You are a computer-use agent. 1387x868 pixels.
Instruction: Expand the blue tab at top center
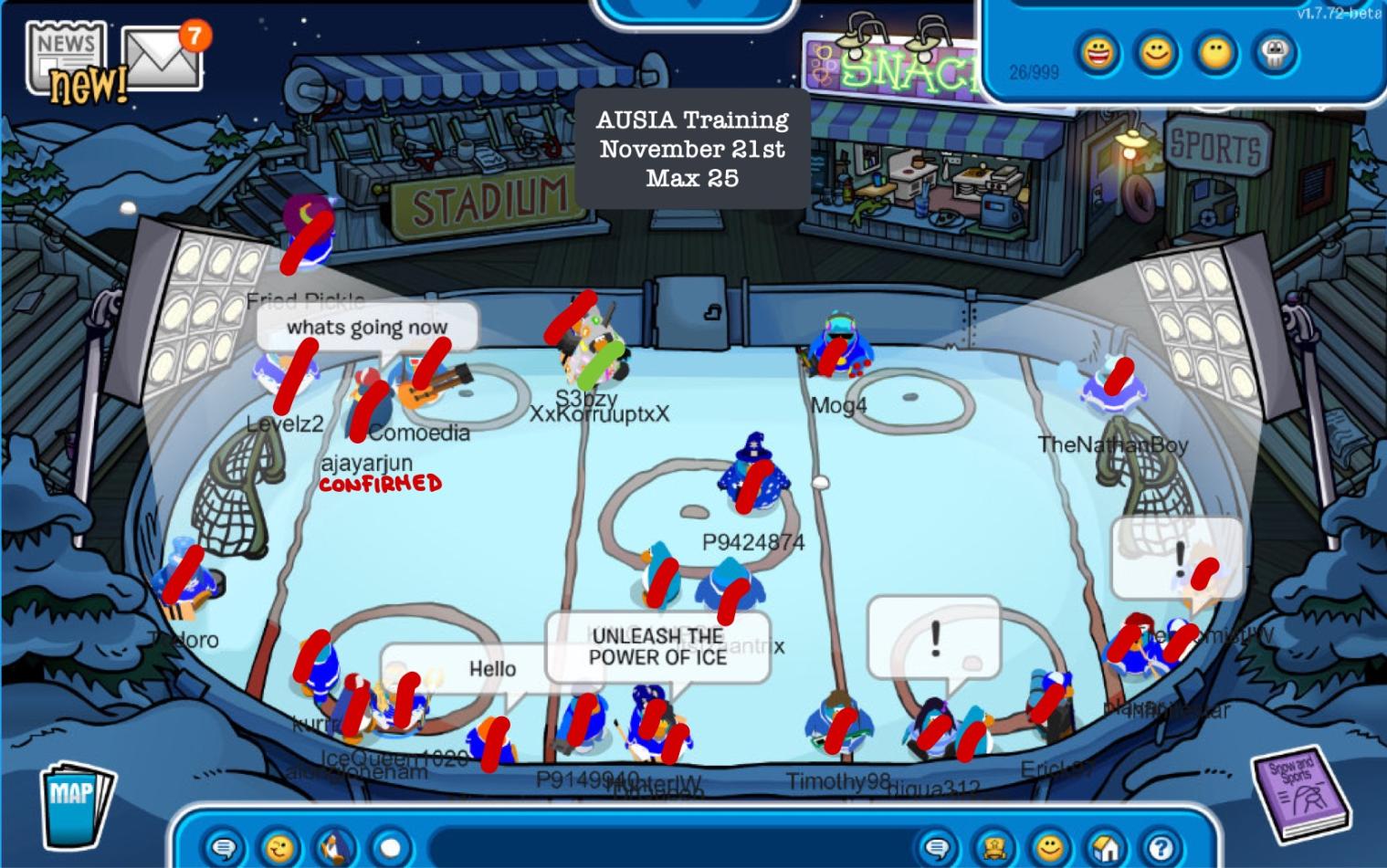click(695, 9)
